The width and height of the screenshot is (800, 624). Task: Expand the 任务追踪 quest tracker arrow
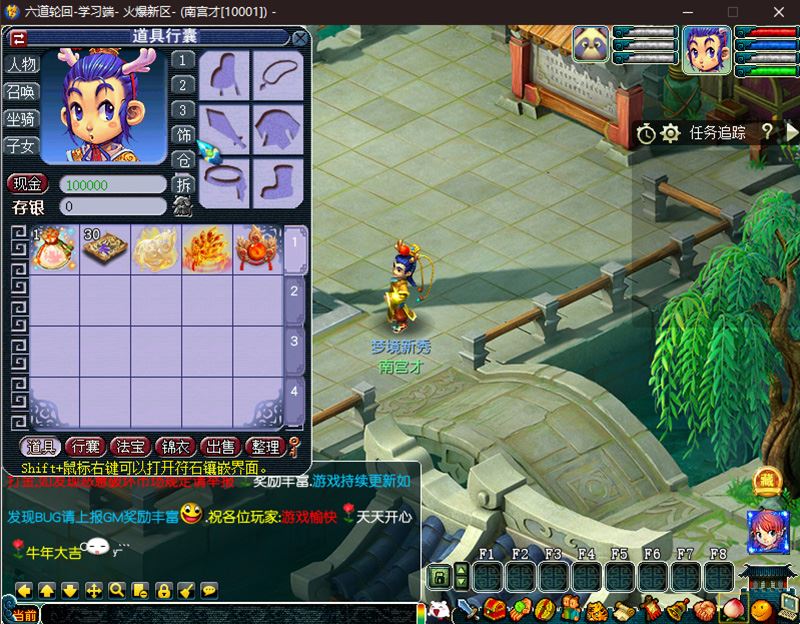point(792,131)
